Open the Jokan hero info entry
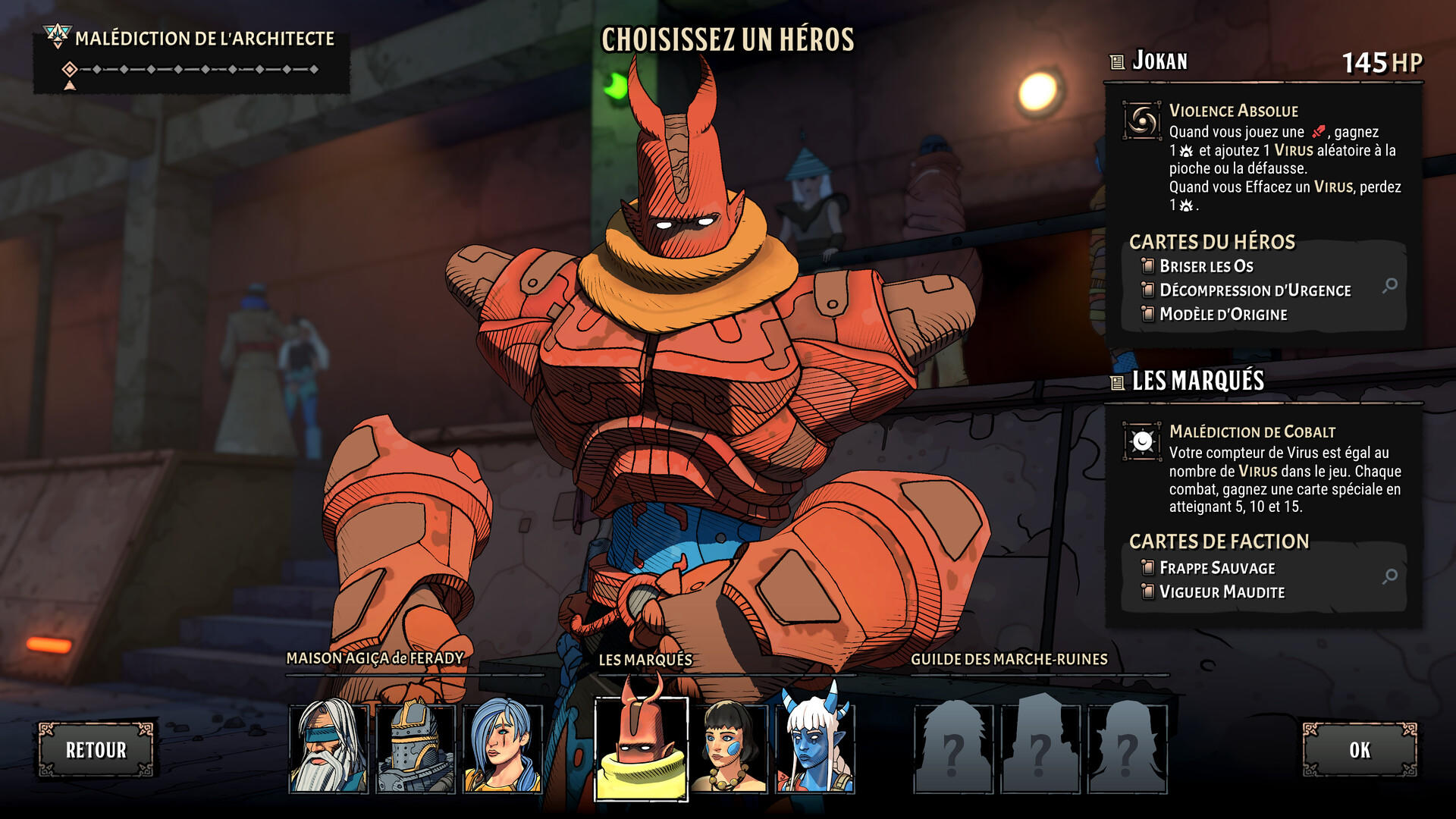 point(1159,61)
